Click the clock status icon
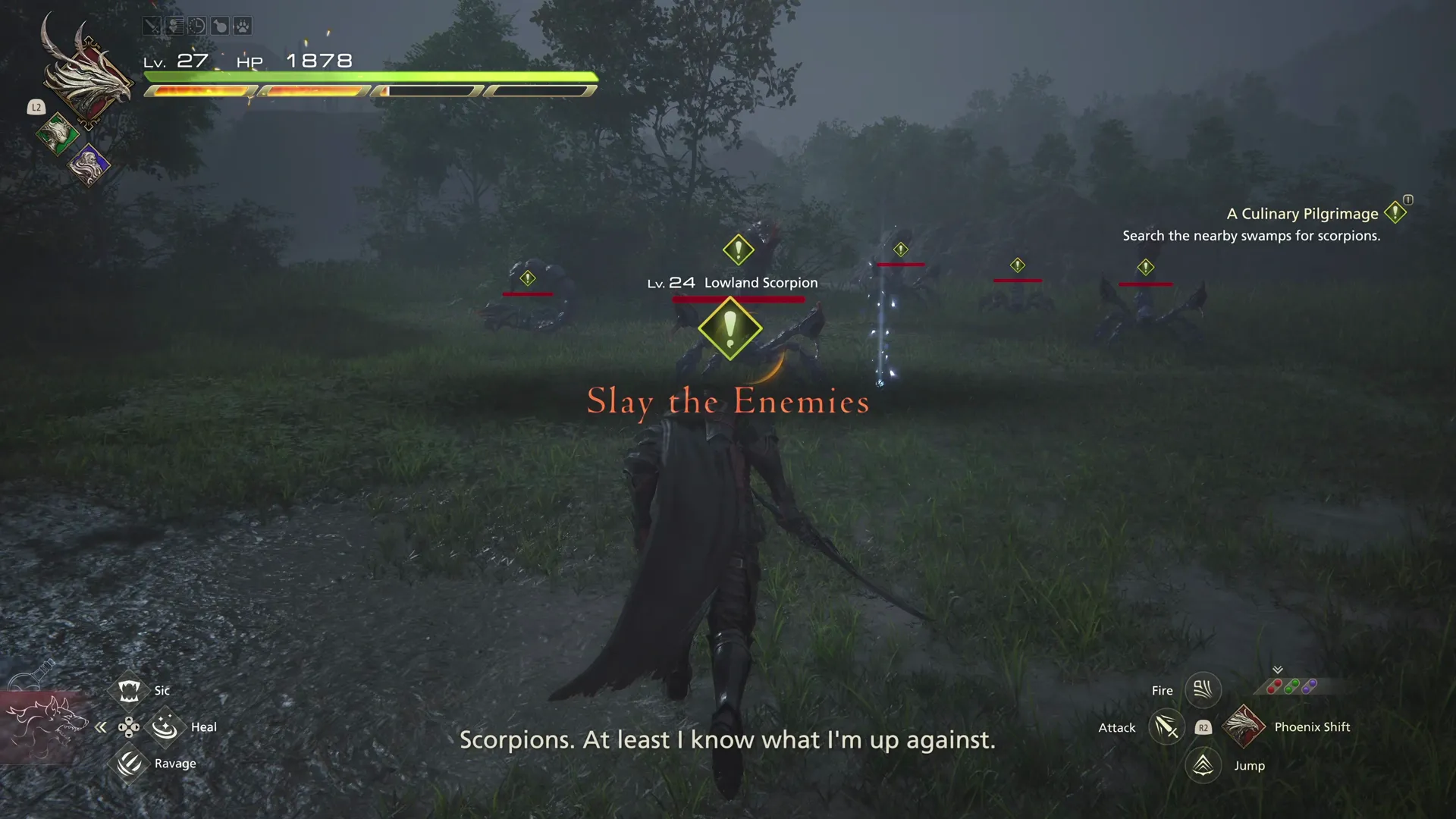The image size is (1456, 819). click(196, 25)
